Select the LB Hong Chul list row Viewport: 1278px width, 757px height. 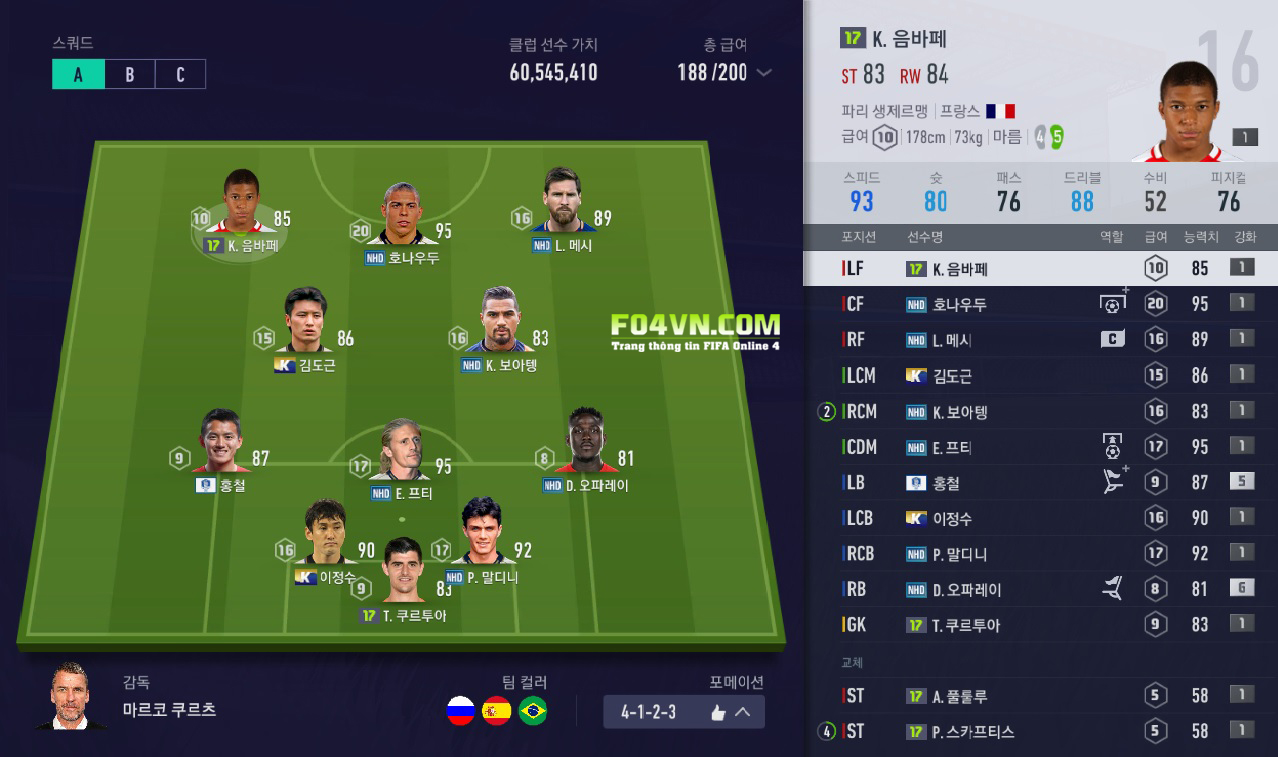(x=1040, y=482)
